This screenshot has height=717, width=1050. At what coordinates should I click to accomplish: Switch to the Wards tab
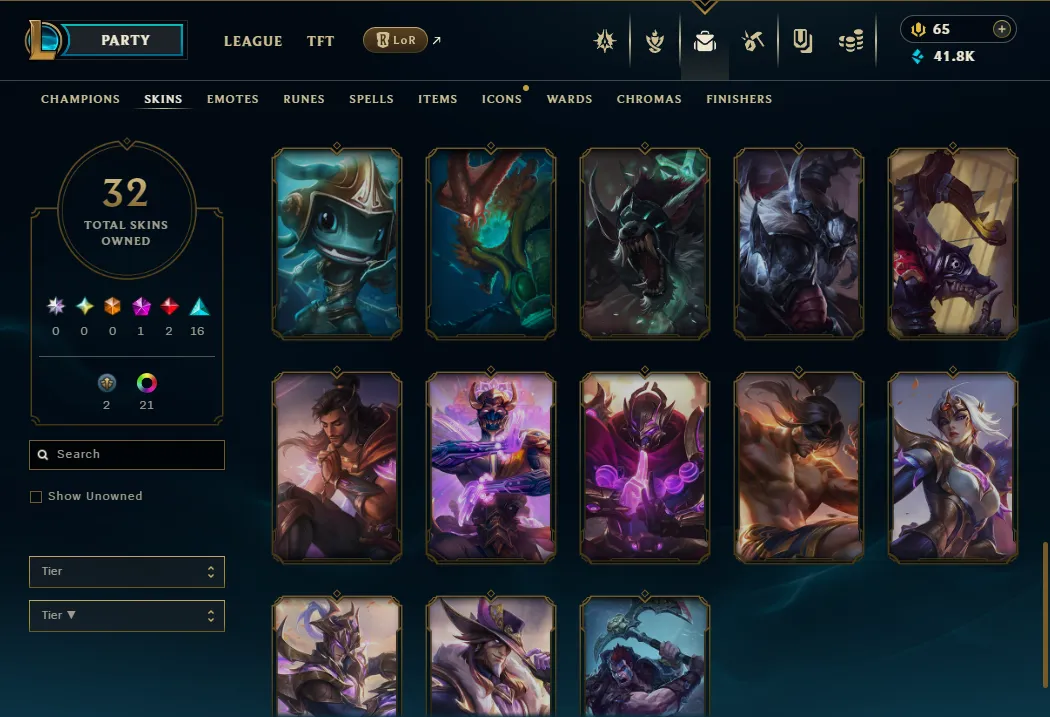tap(570, 99)
